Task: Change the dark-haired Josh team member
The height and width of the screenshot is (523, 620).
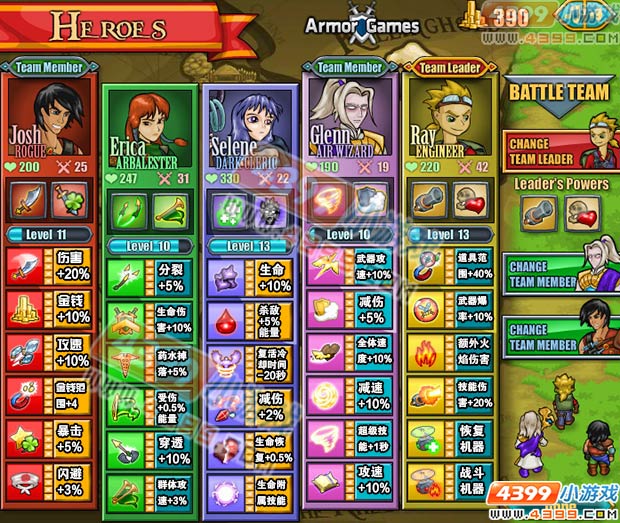Action: pyautogui.click(x=559, y=336)
